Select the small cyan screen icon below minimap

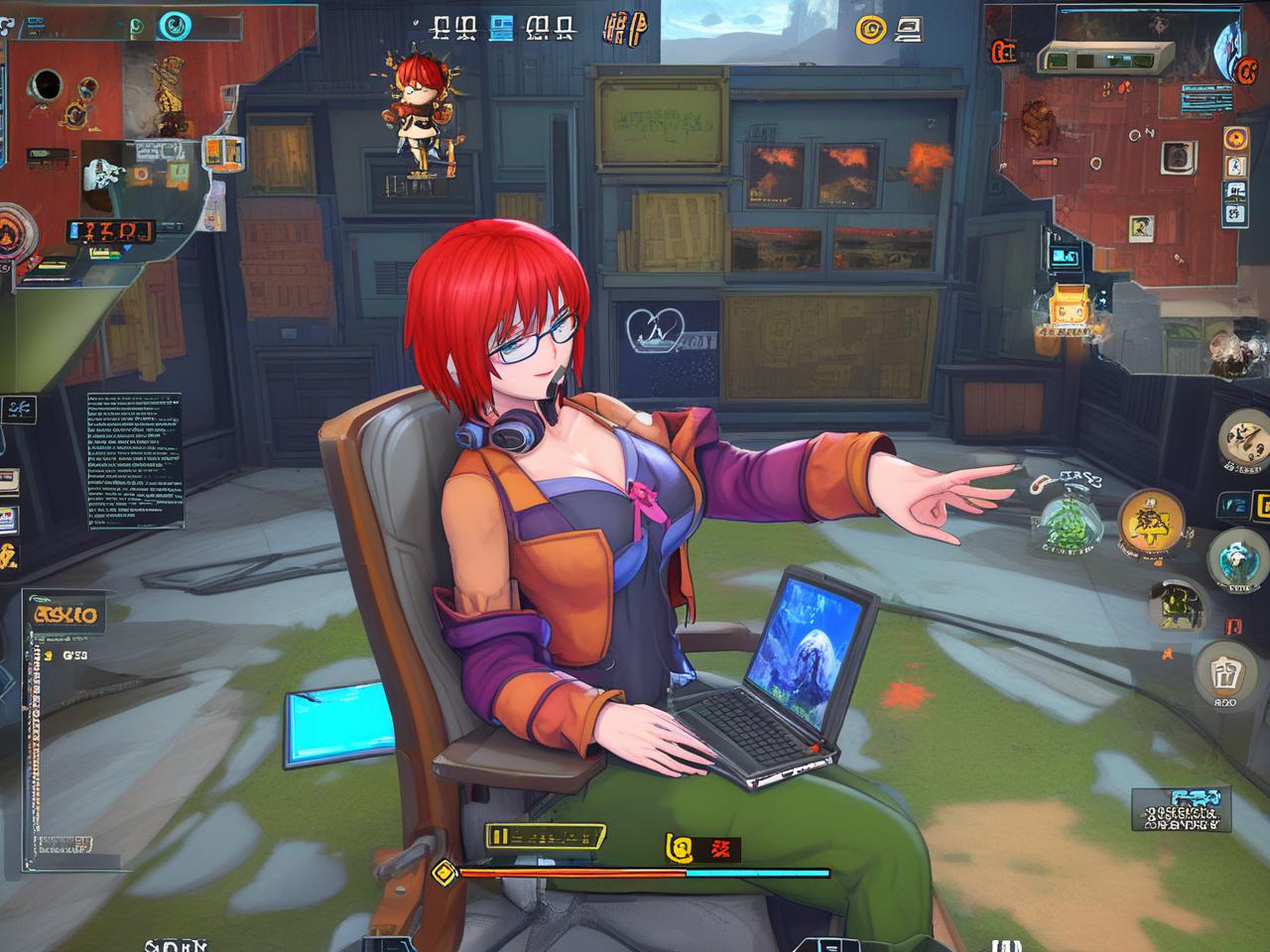pos(1064,257)
